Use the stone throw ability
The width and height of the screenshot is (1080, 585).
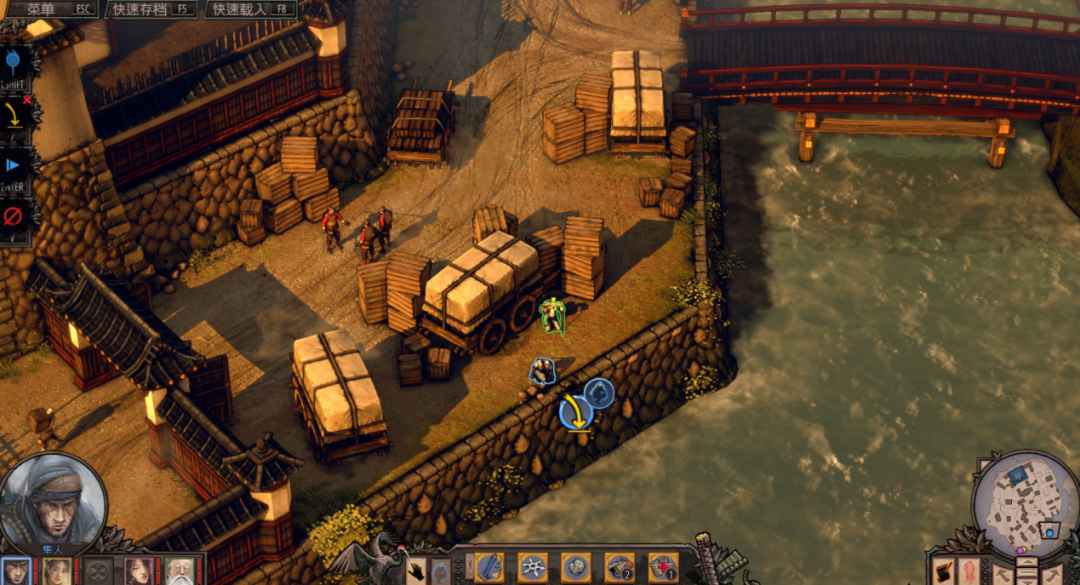click(x=575, y=567)
